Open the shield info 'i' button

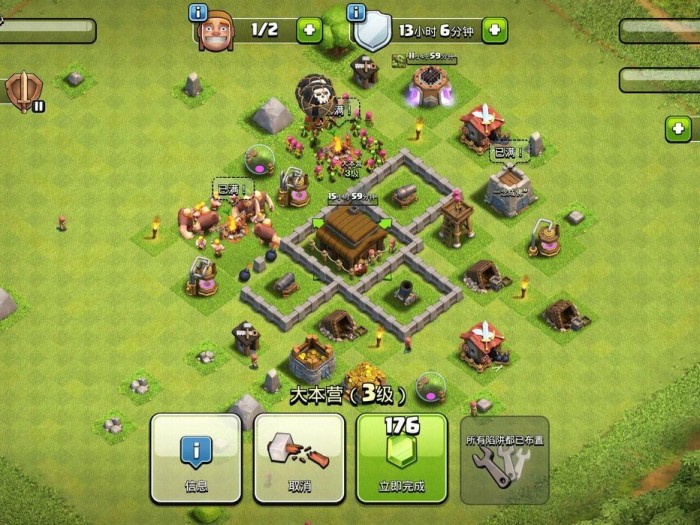point(357,13)
